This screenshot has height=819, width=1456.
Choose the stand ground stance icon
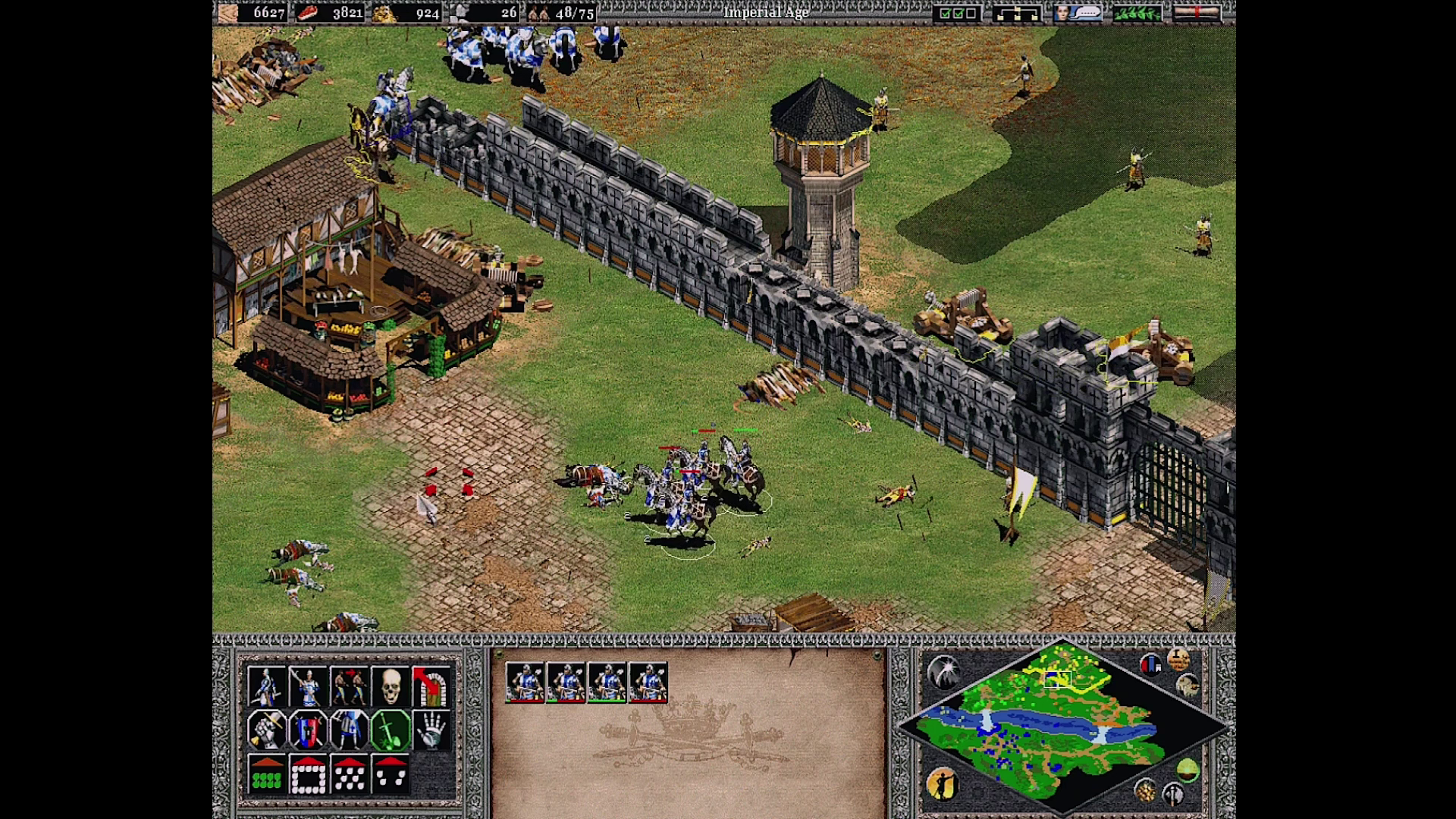tap(349, 730)
